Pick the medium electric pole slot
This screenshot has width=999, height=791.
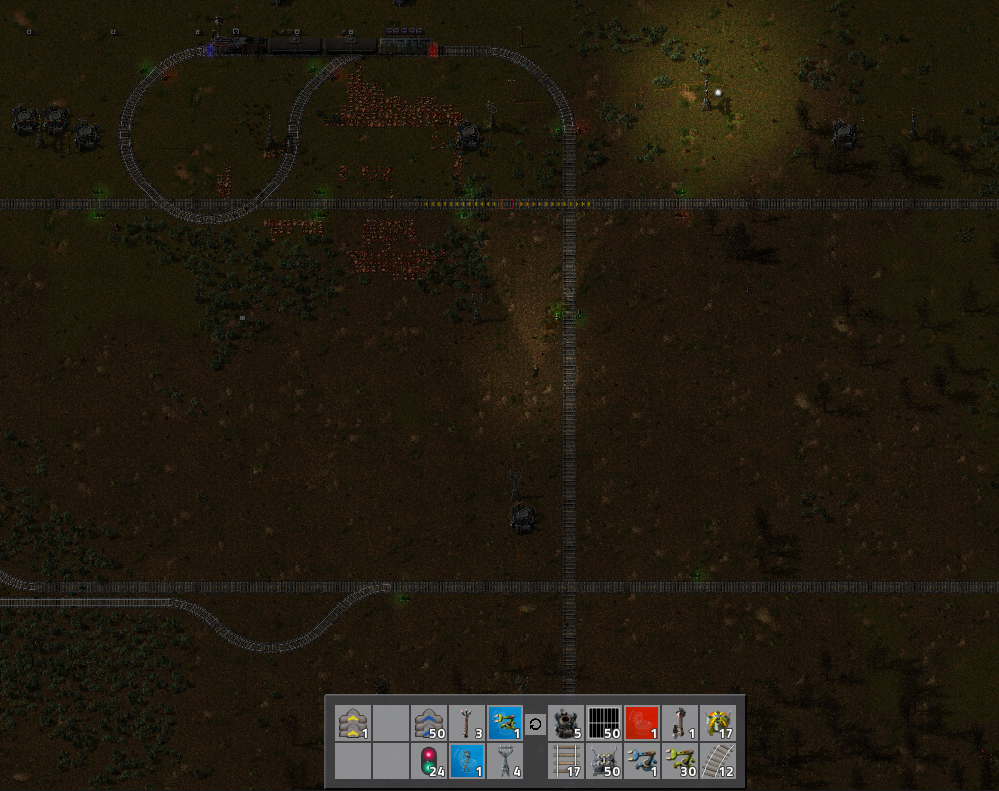click(x=681, y=723)
